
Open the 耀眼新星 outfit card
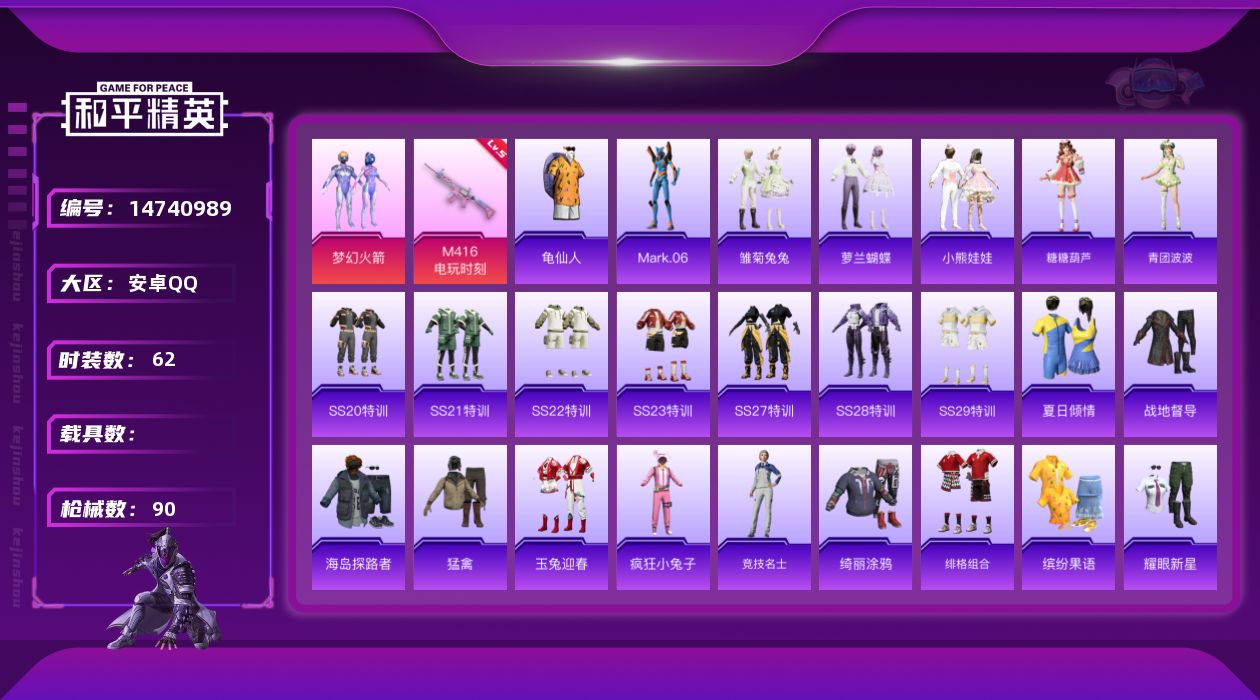pyautogui.click(x=1170, y=517)
